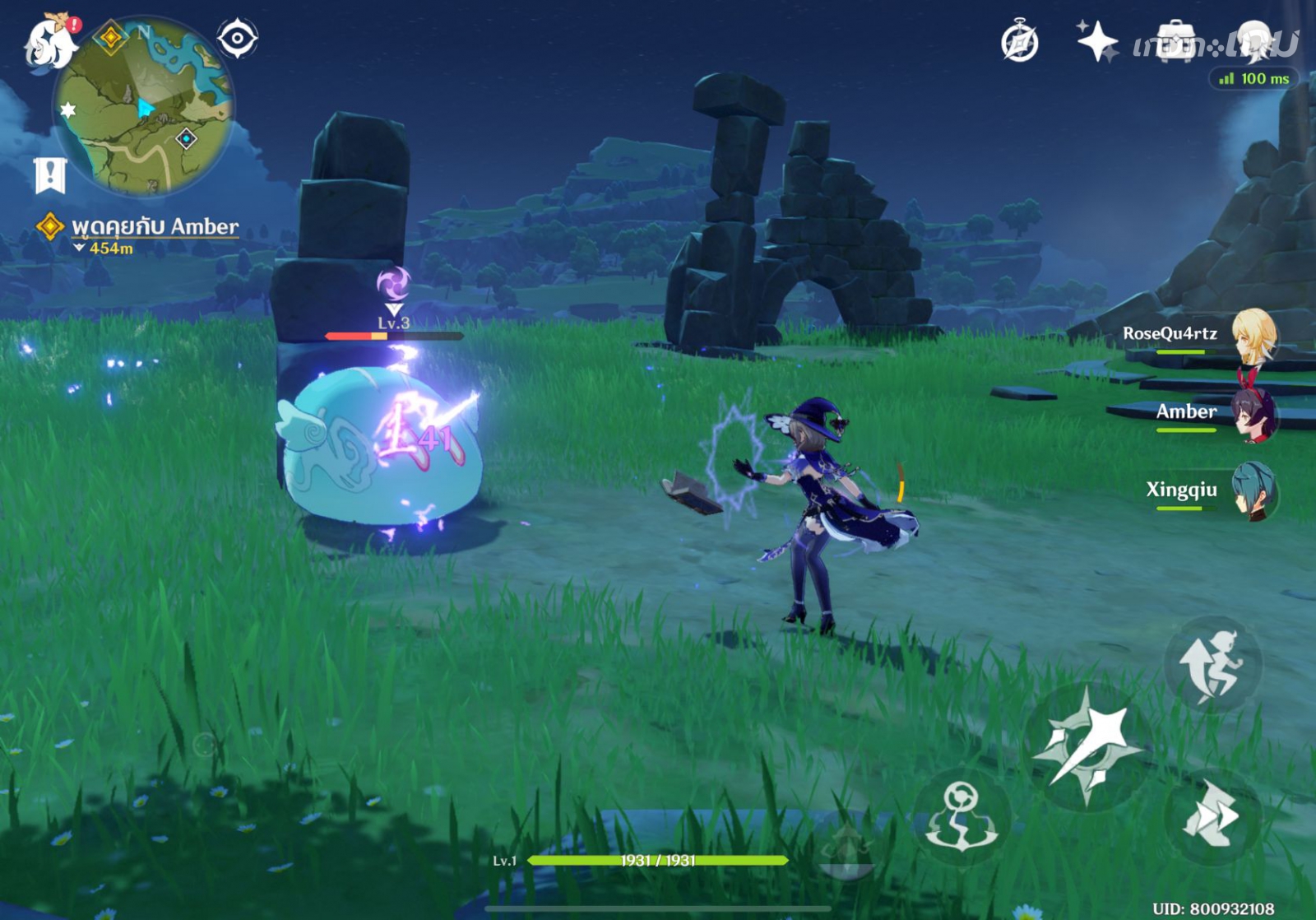This screenshot has height=920, width=1316.
Task: Open the compass icon in top bar
Action: pyautogui.click(x=1019, y=41)
